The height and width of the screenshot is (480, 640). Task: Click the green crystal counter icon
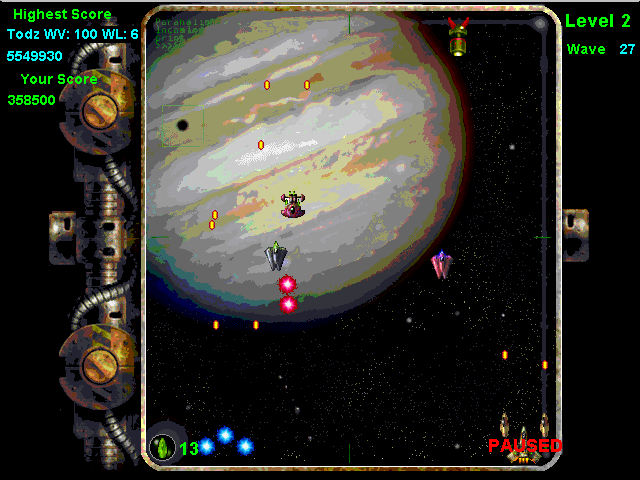(x=161, y=447)
